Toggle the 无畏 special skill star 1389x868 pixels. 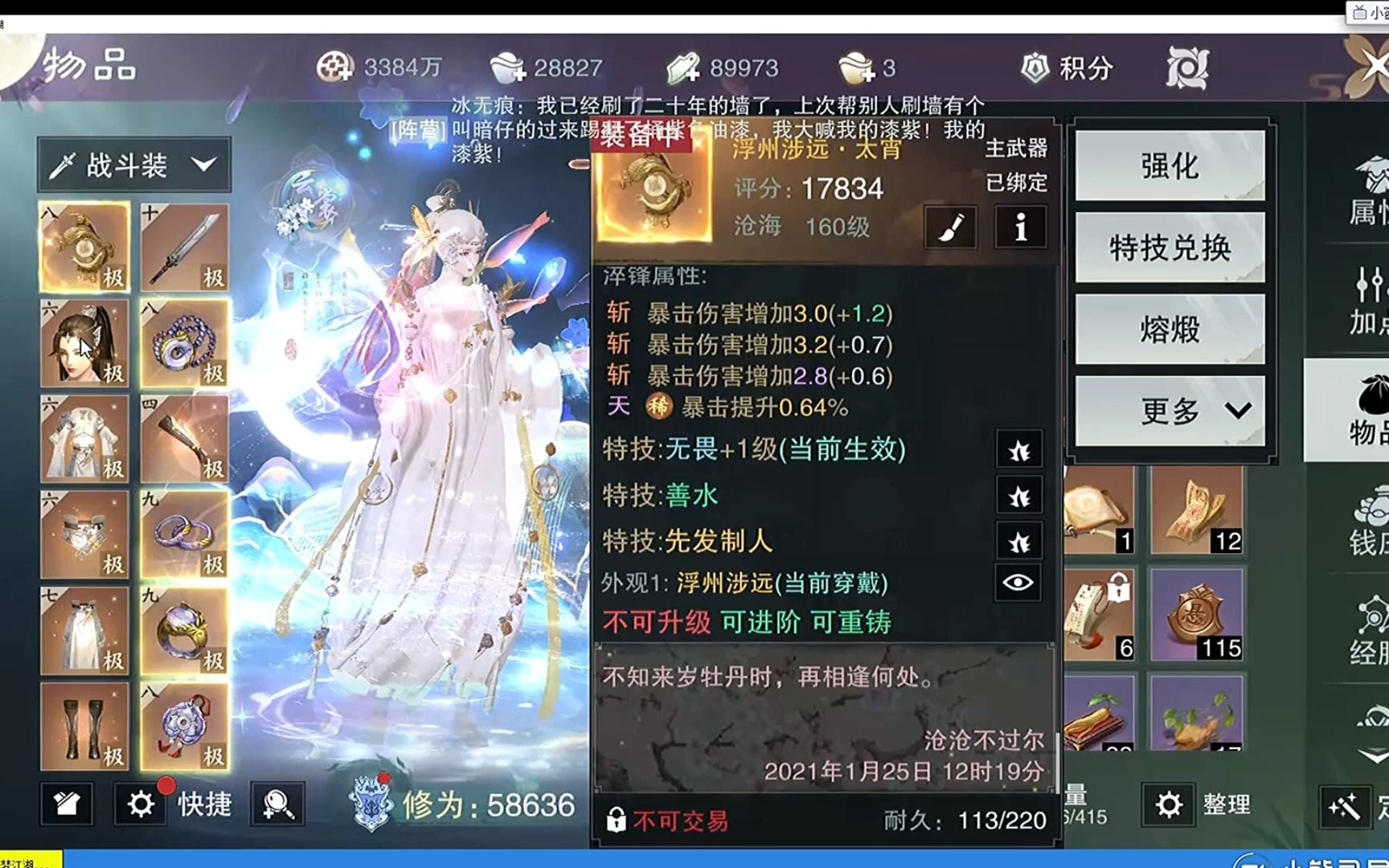(1019, 451)
